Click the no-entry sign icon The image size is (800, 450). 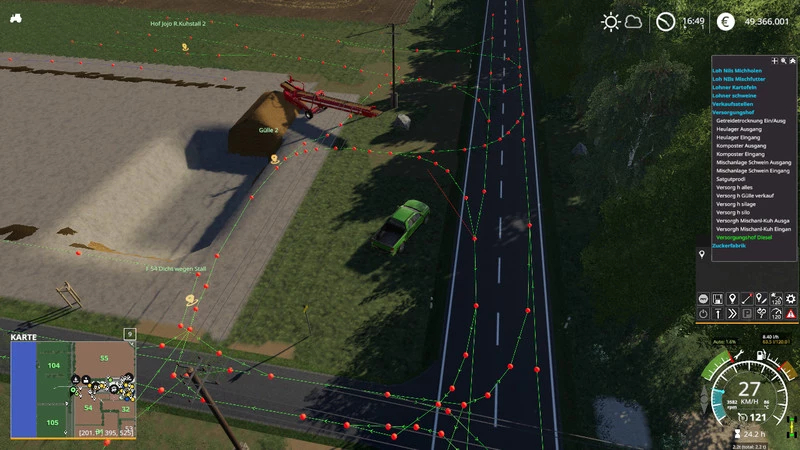(703, 298)
